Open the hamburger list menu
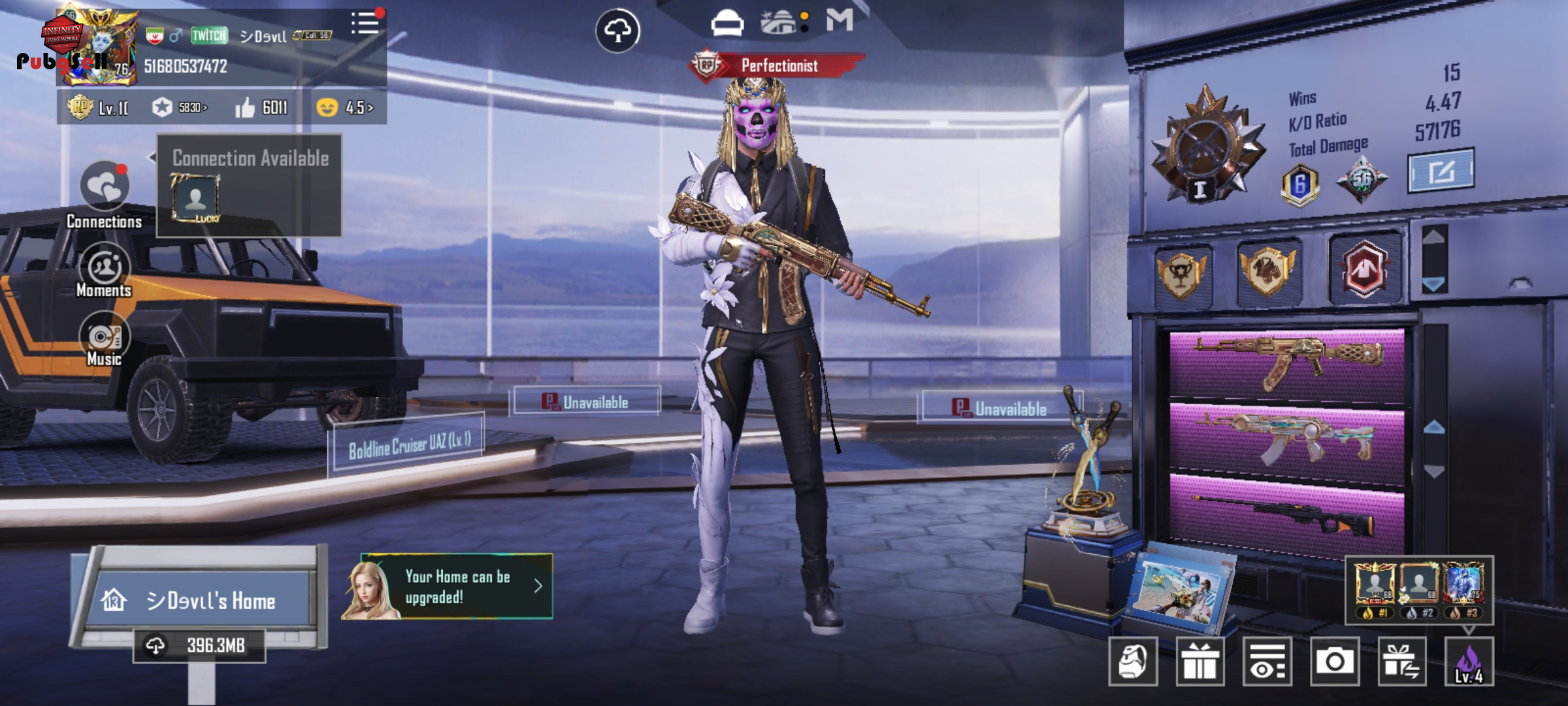Image resolution: width=1568 pixels, height=706 pixels. pos(365,24)
